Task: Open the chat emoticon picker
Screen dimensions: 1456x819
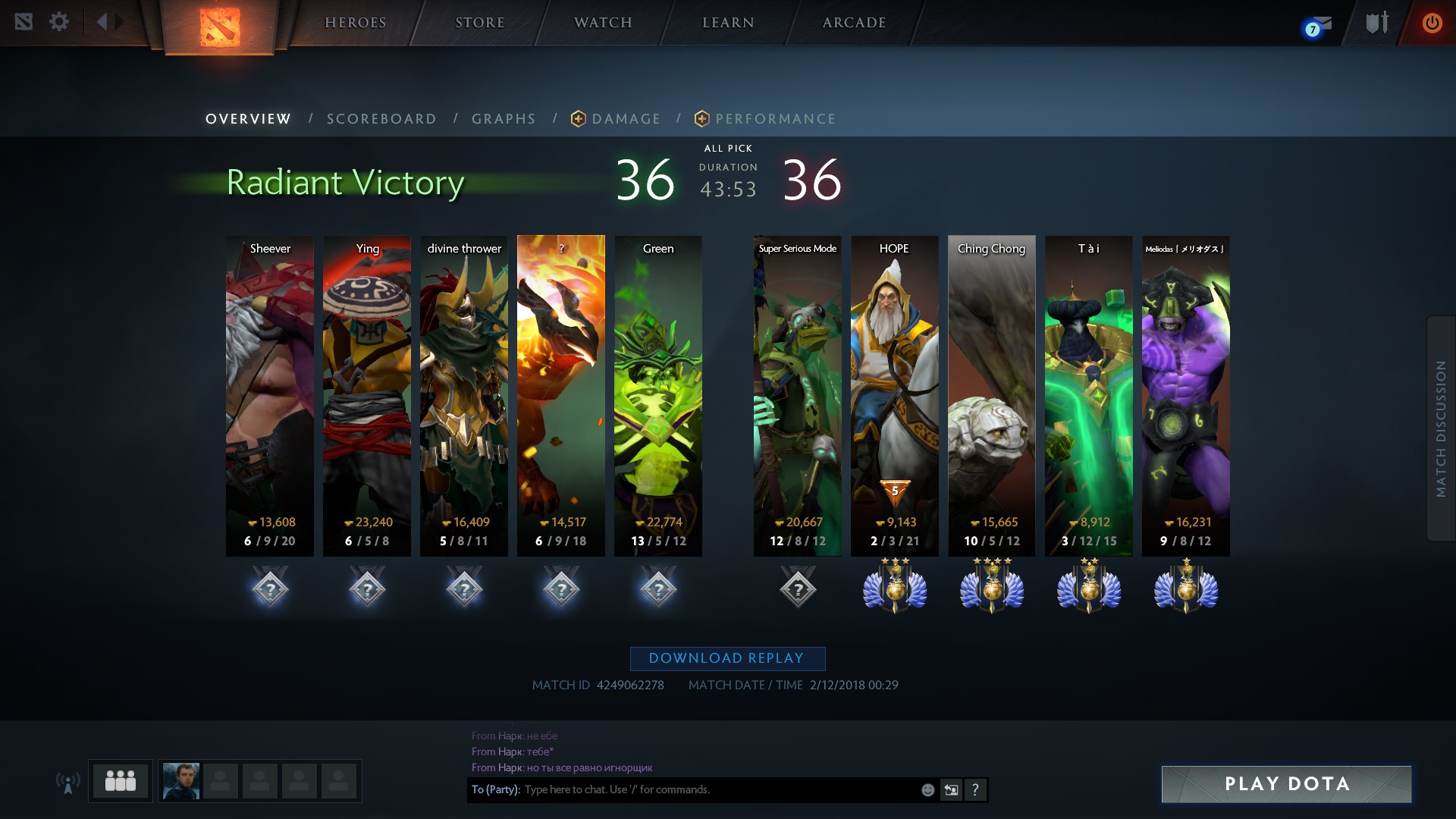Action: pyautogui.click(x=927, y=790)
